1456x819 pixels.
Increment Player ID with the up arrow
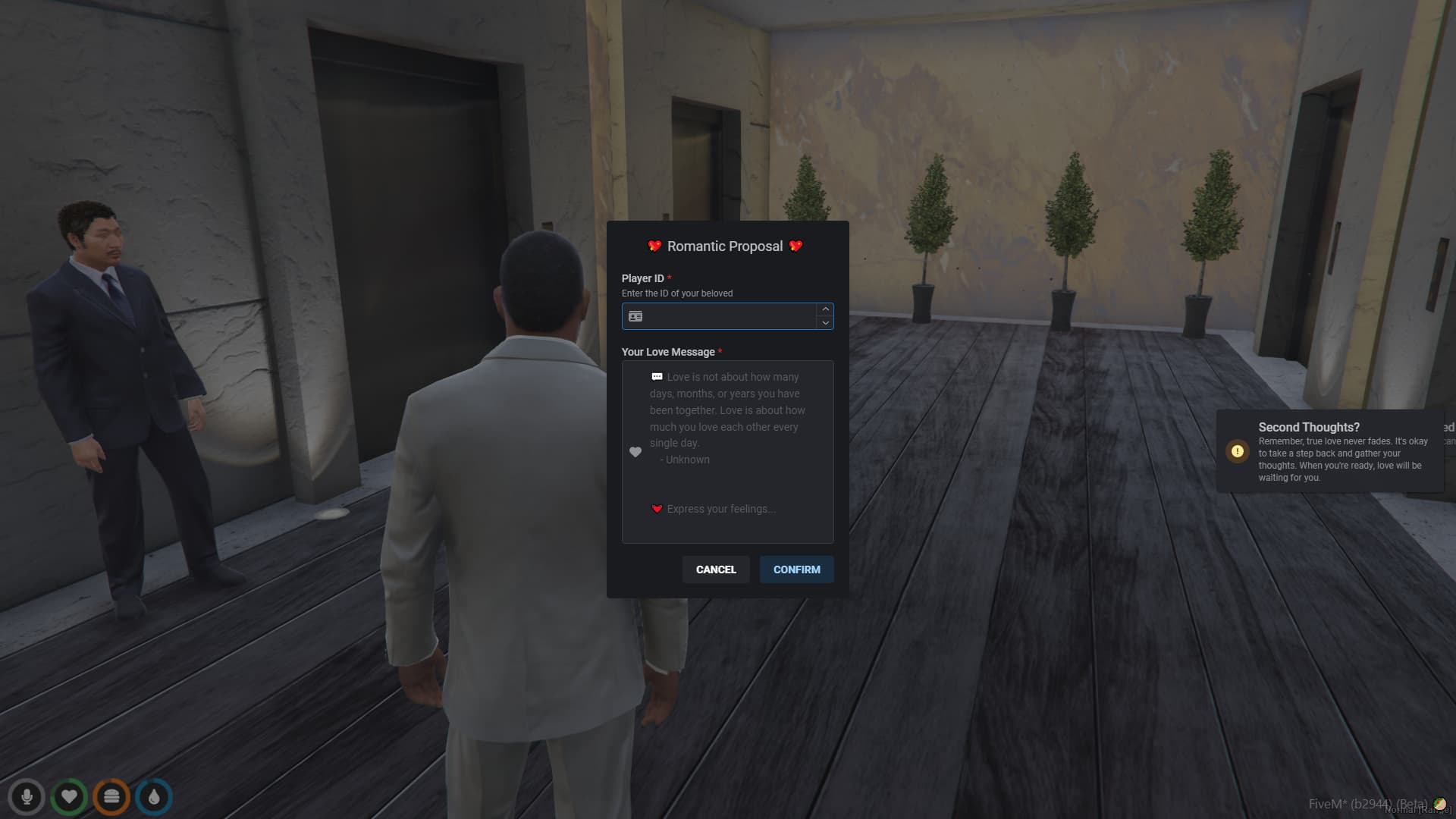(x=825, y=309)
